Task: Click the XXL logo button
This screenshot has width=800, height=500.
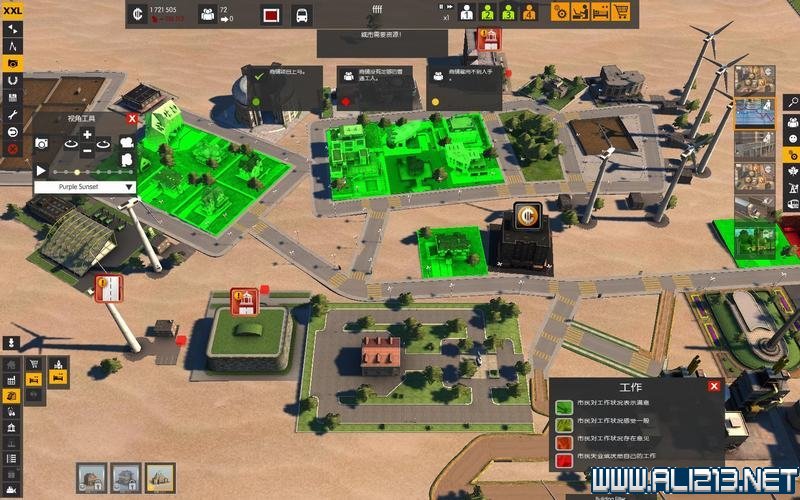Action: click(11, 9)
